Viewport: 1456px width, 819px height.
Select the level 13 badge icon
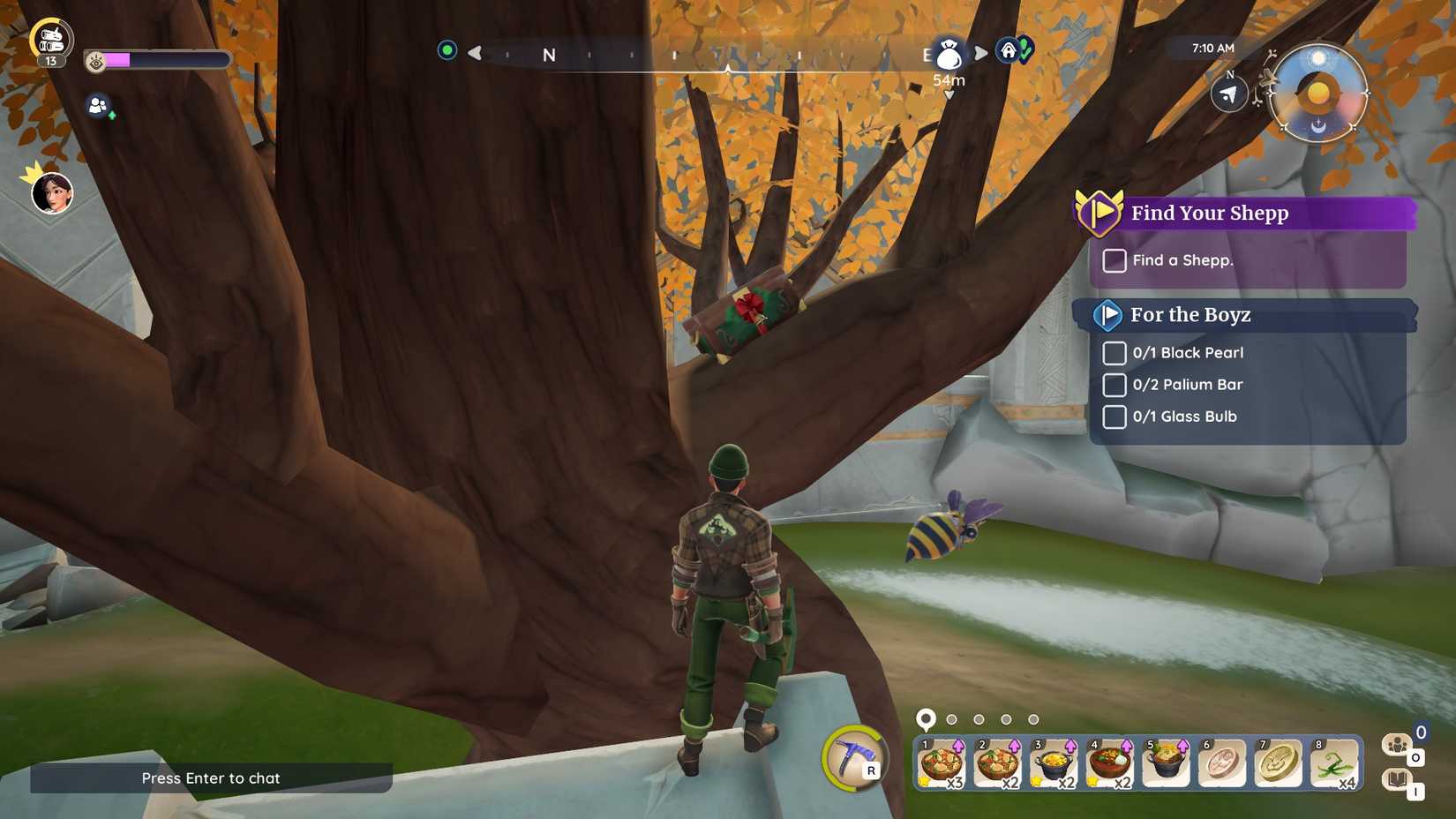pos(50,35)
